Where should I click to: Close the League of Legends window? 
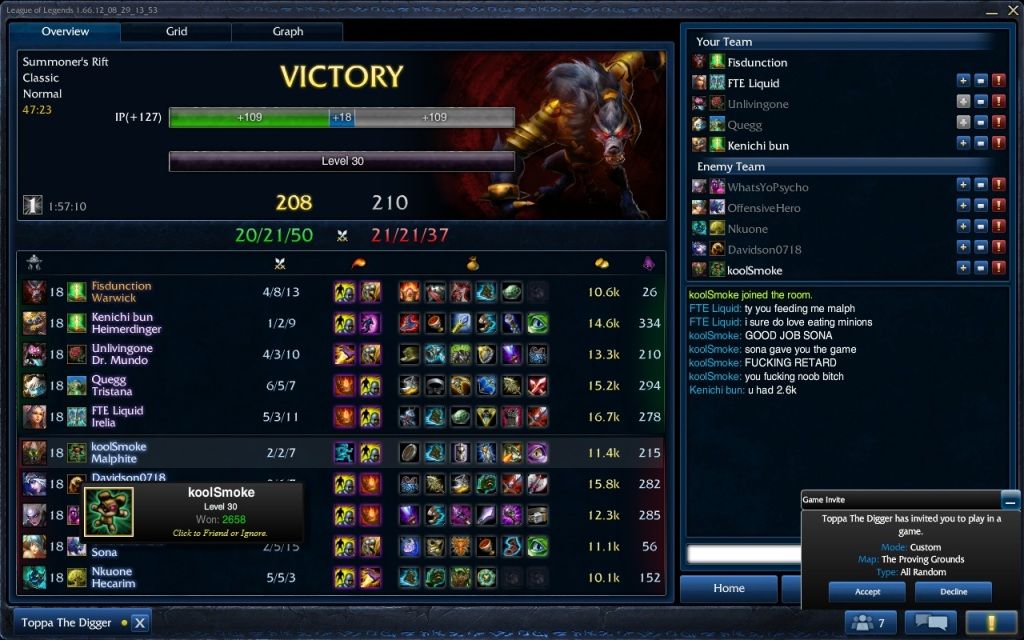tap(1014, 10)
